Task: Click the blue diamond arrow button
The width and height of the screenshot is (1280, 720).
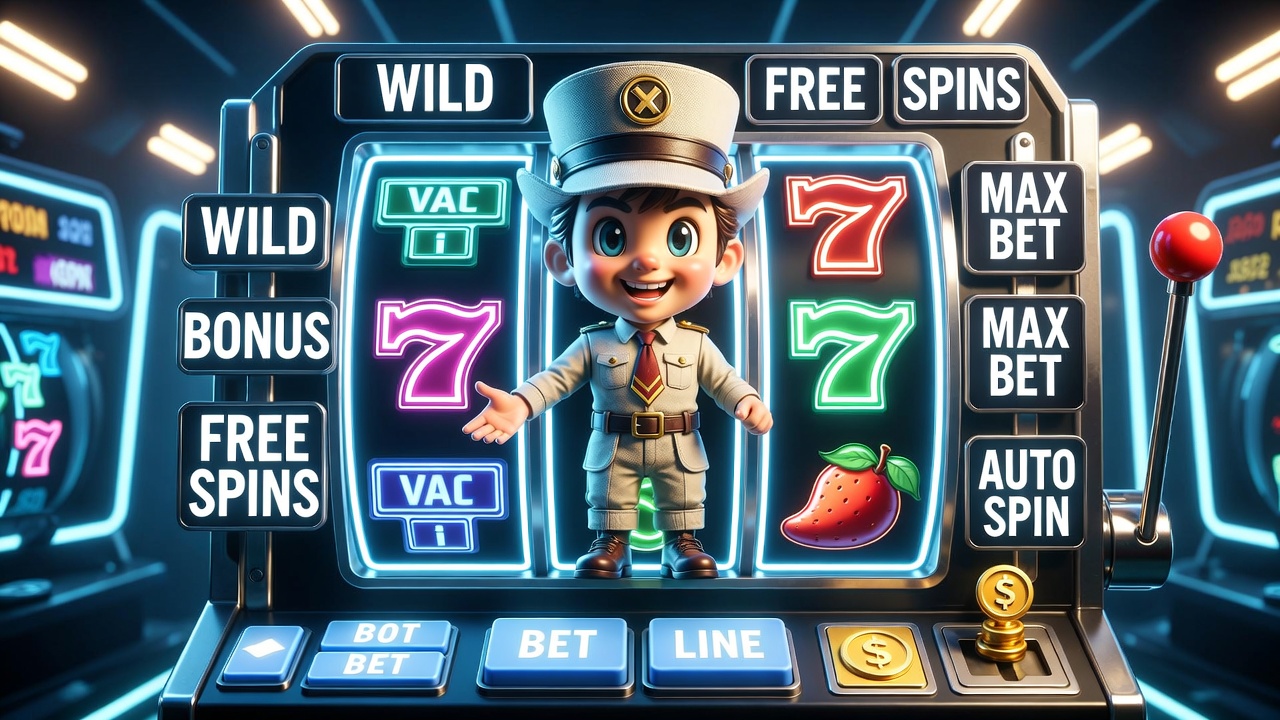Action: [x=263, y=654]
